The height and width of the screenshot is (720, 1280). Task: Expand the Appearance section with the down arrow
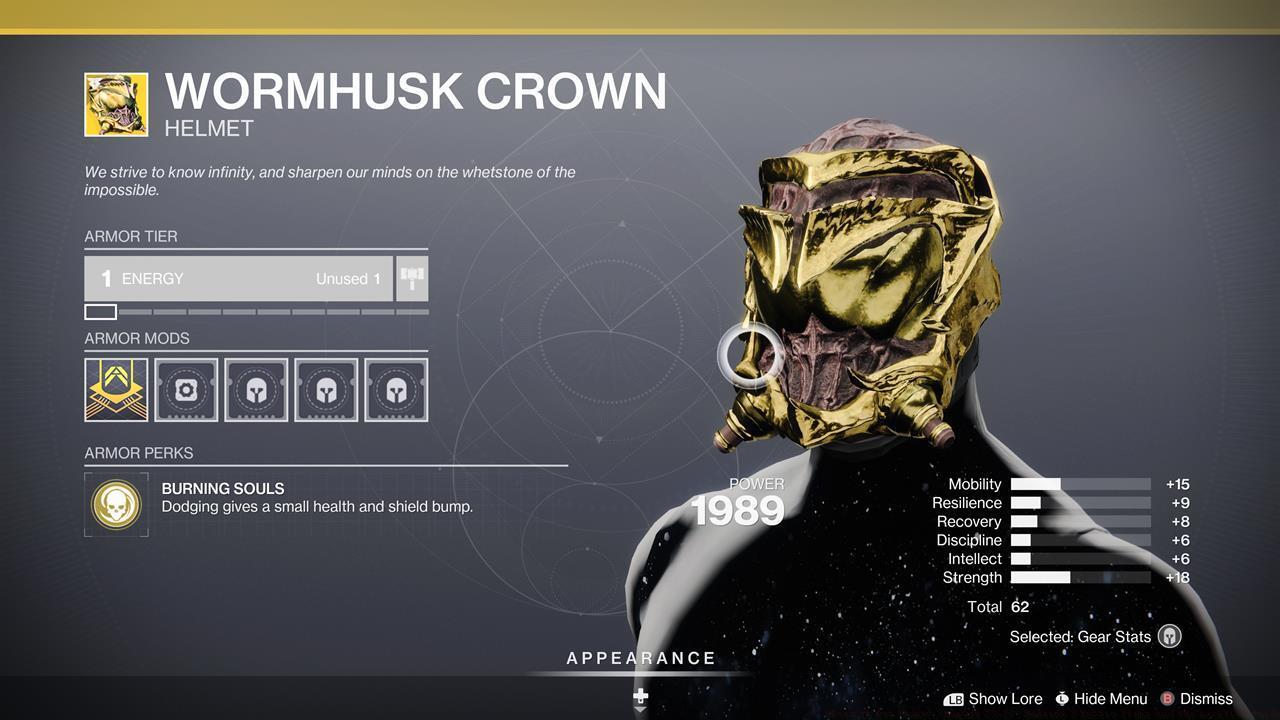639,710
